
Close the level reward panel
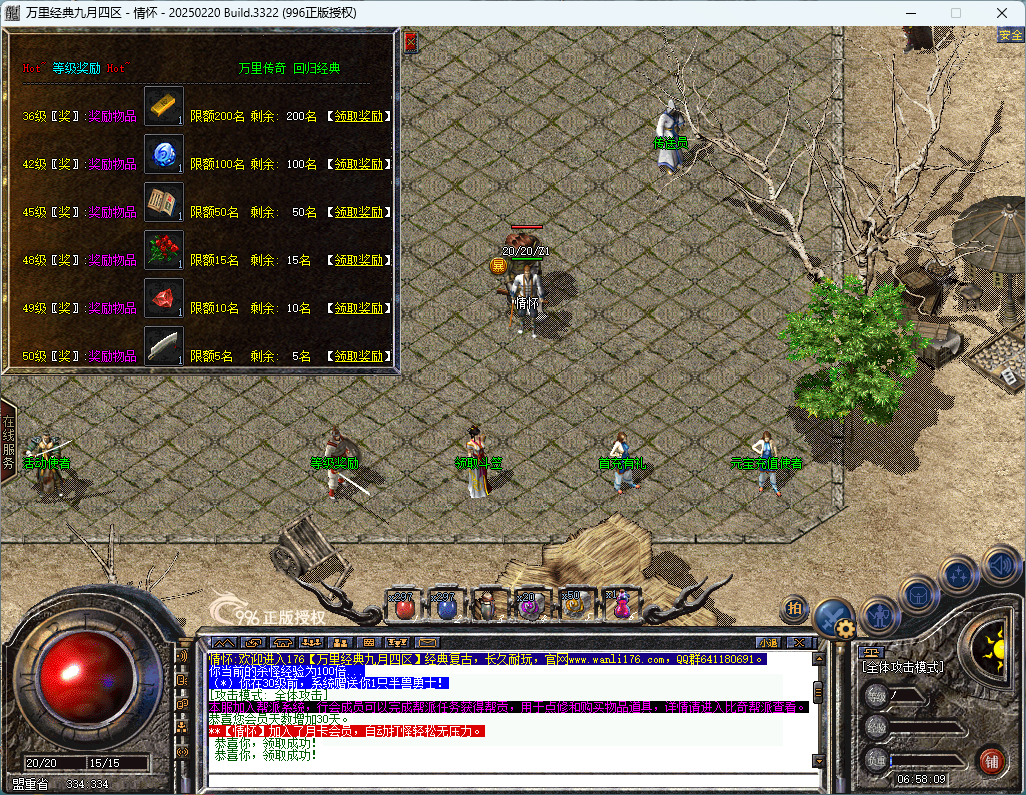[410, 42]
